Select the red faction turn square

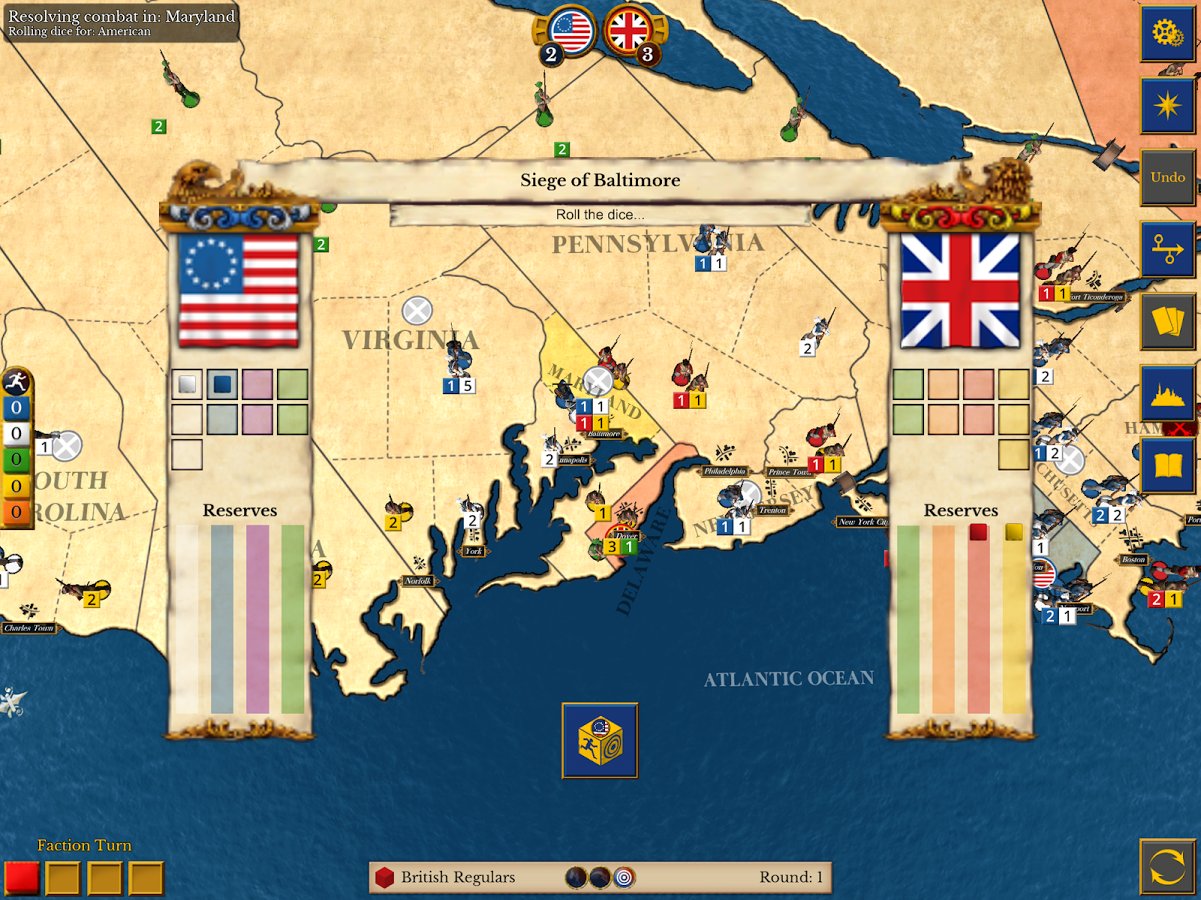21,878
